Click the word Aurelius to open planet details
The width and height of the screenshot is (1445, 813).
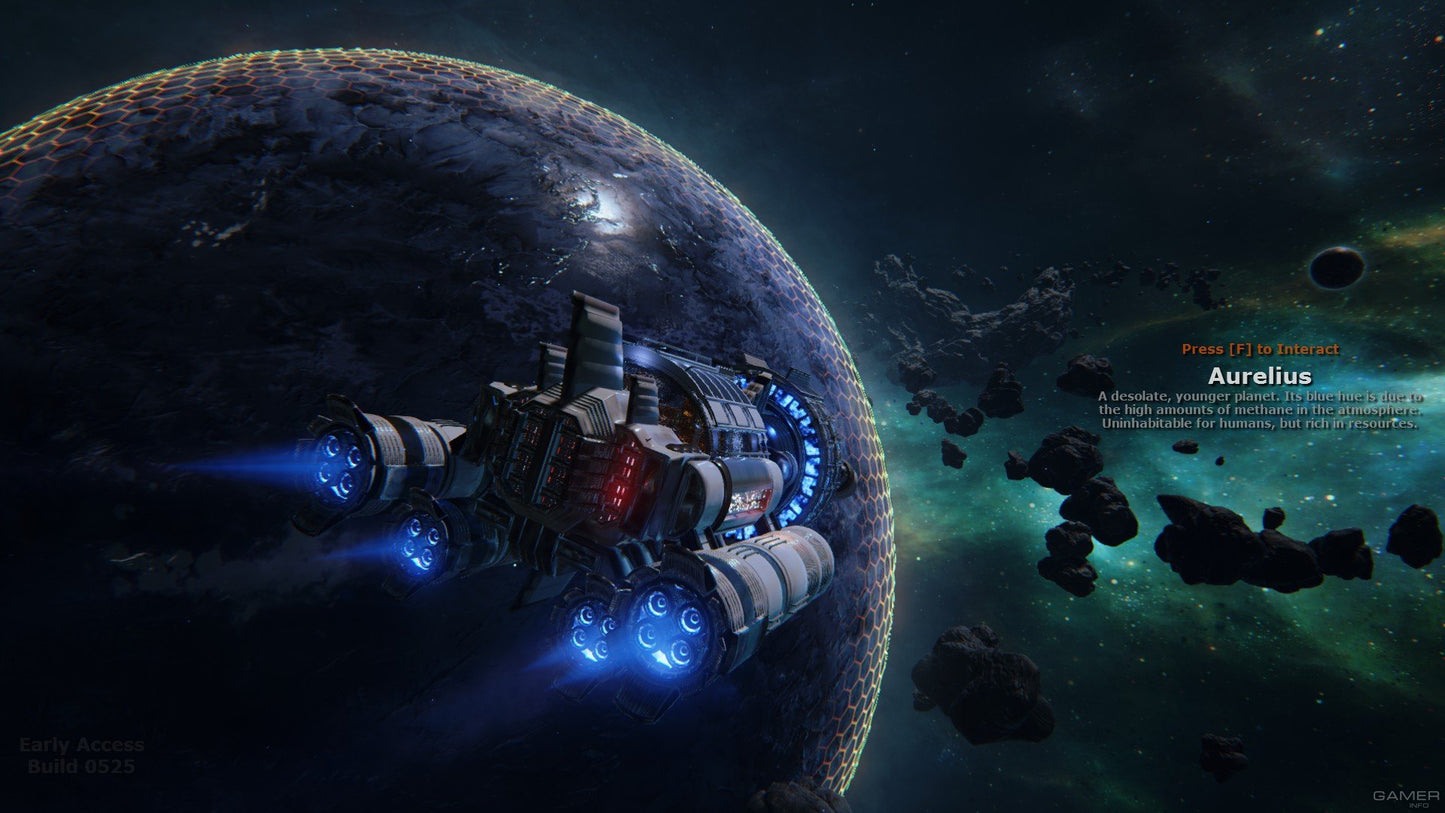[x=1260, y=377]
